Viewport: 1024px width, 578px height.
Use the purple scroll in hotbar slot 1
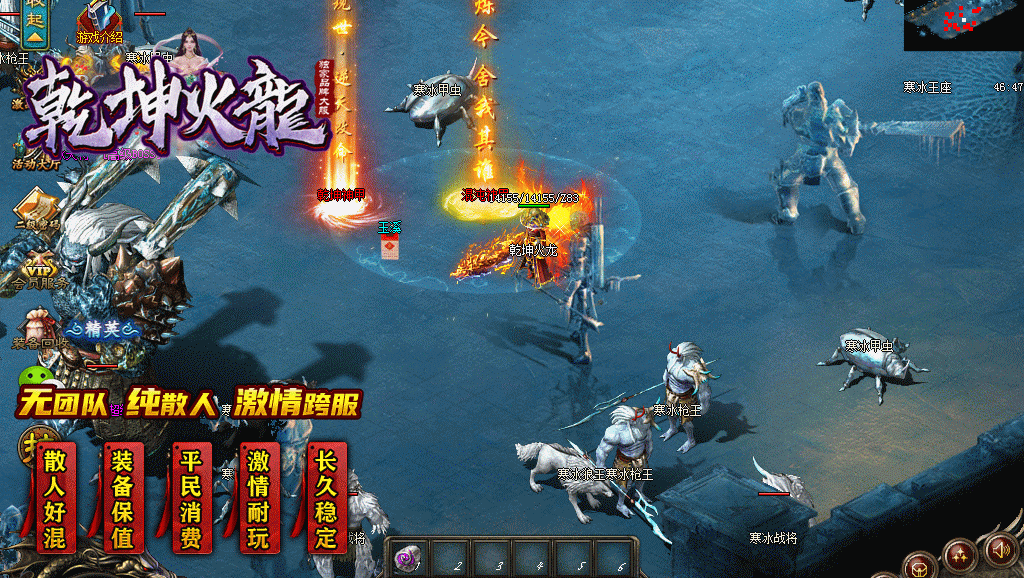tap(408, 559)
